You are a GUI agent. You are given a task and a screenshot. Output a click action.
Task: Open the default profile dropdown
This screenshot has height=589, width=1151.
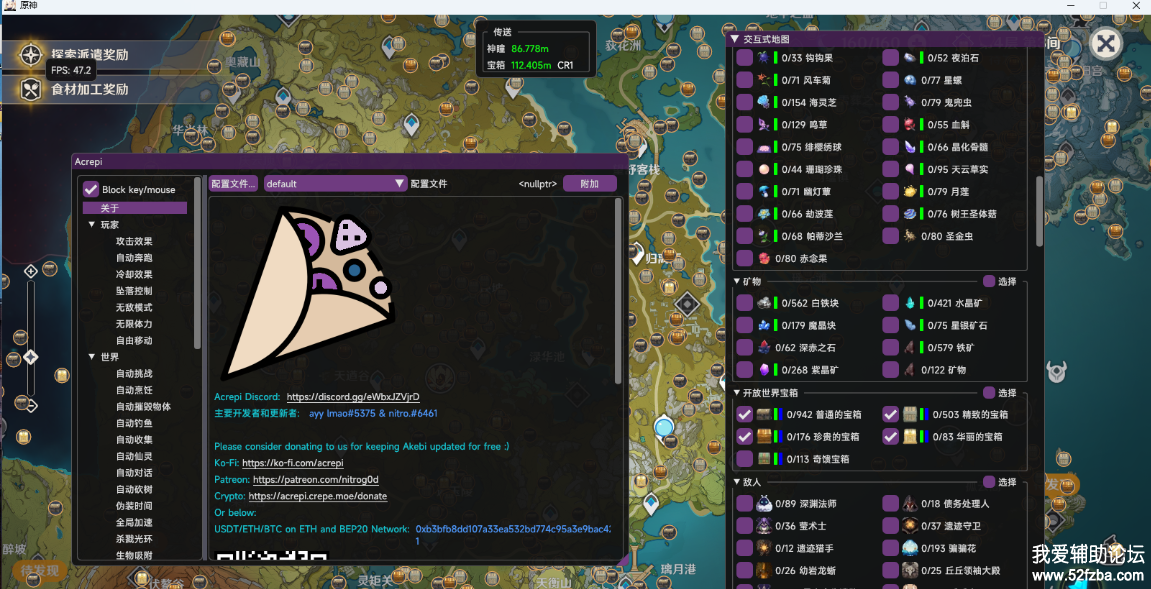point(336,184)
